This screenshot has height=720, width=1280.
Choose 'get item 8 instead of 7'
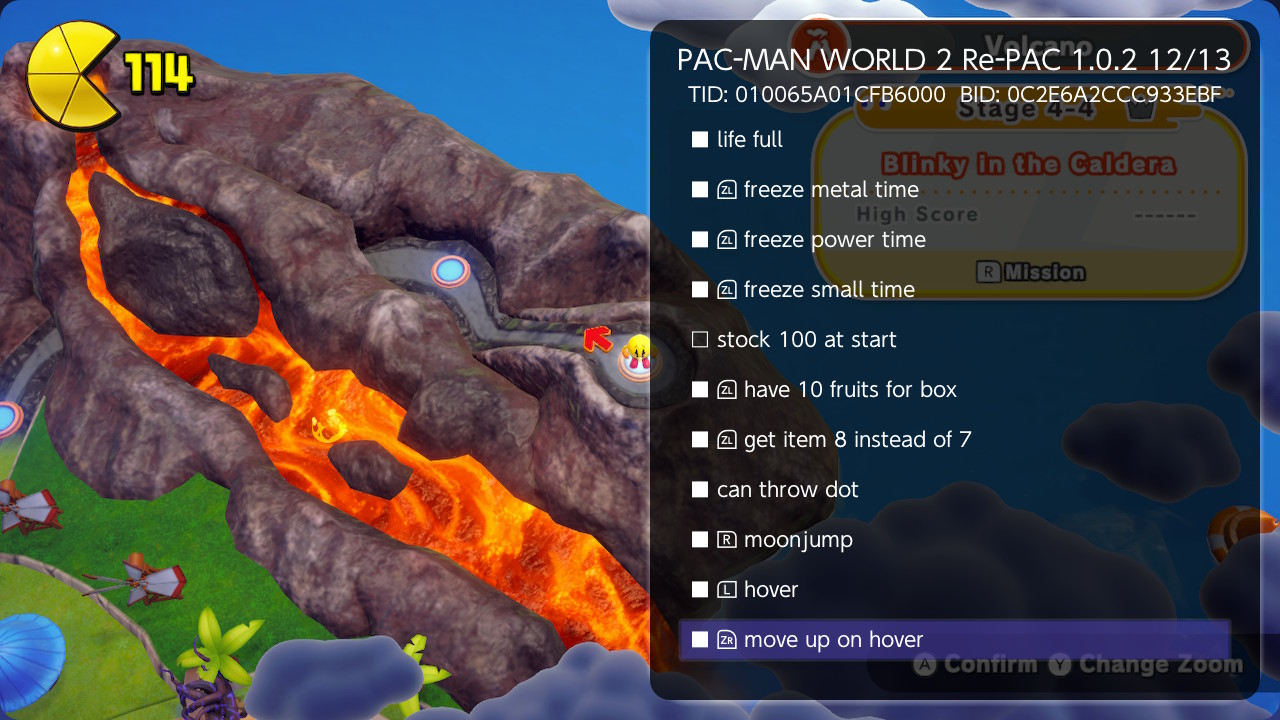coord(700,440)
